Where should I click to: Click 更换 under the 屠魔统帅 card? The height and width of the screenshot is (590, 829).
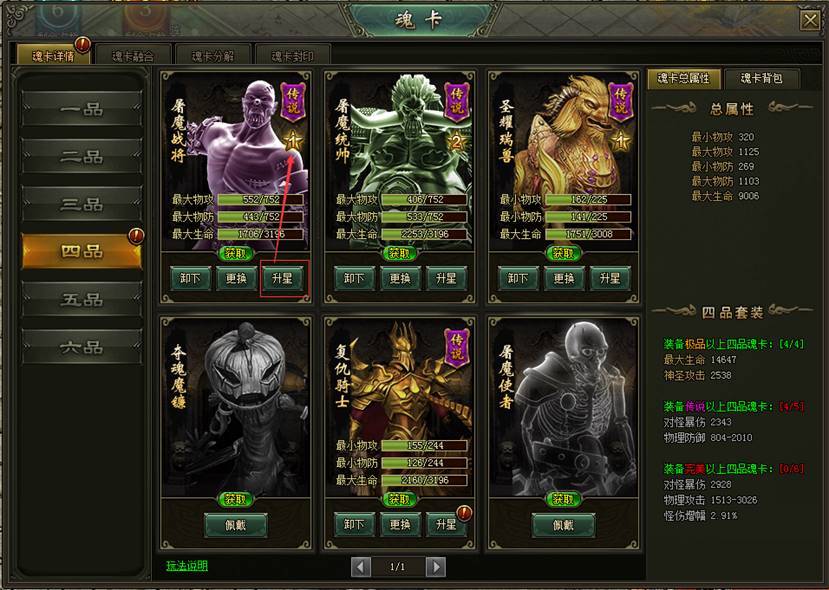399,279
